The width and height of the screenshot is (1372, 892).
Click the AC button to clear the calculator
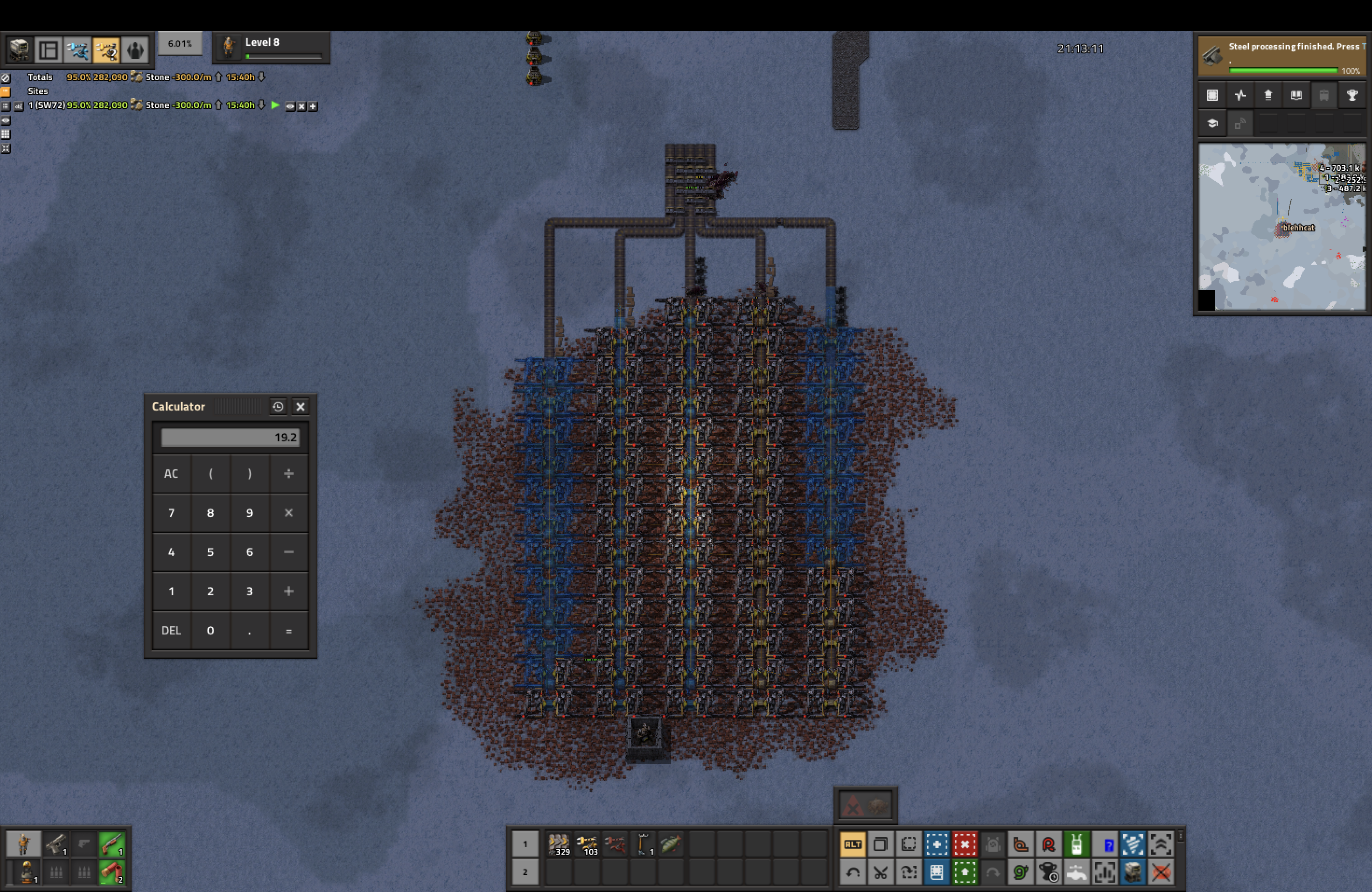(x=171, y=474)
